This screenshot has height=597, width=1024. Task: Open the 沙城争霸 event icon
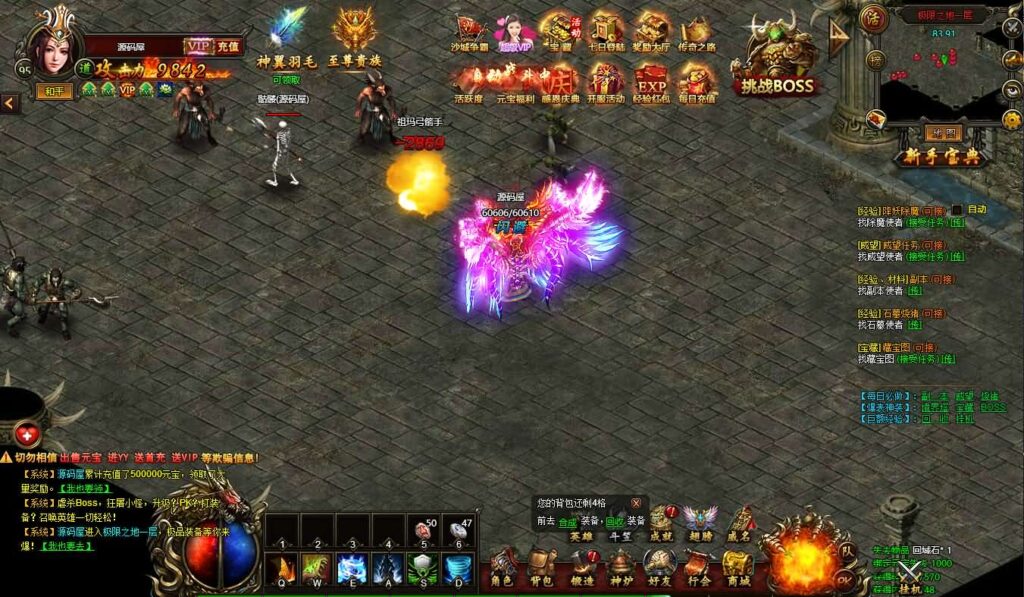[470, 31]
